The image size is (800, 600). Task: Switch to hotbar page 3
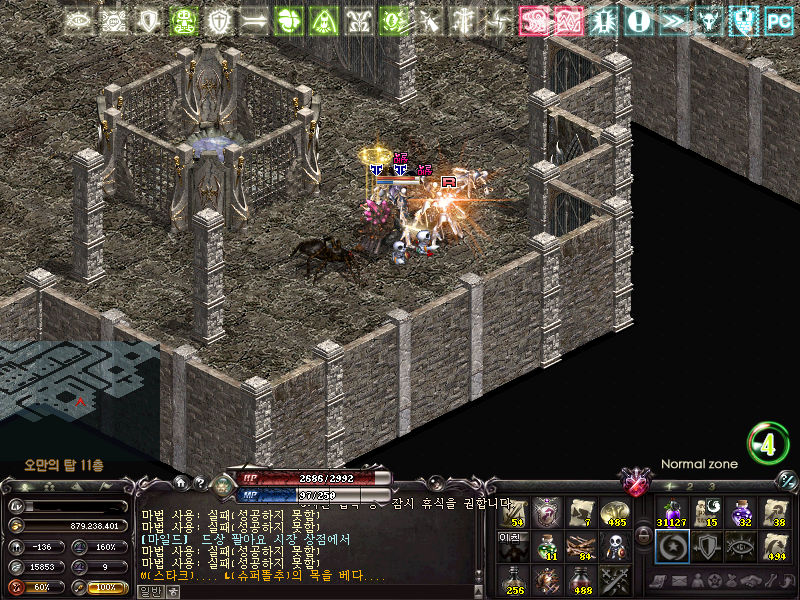[x=711, y=486]
